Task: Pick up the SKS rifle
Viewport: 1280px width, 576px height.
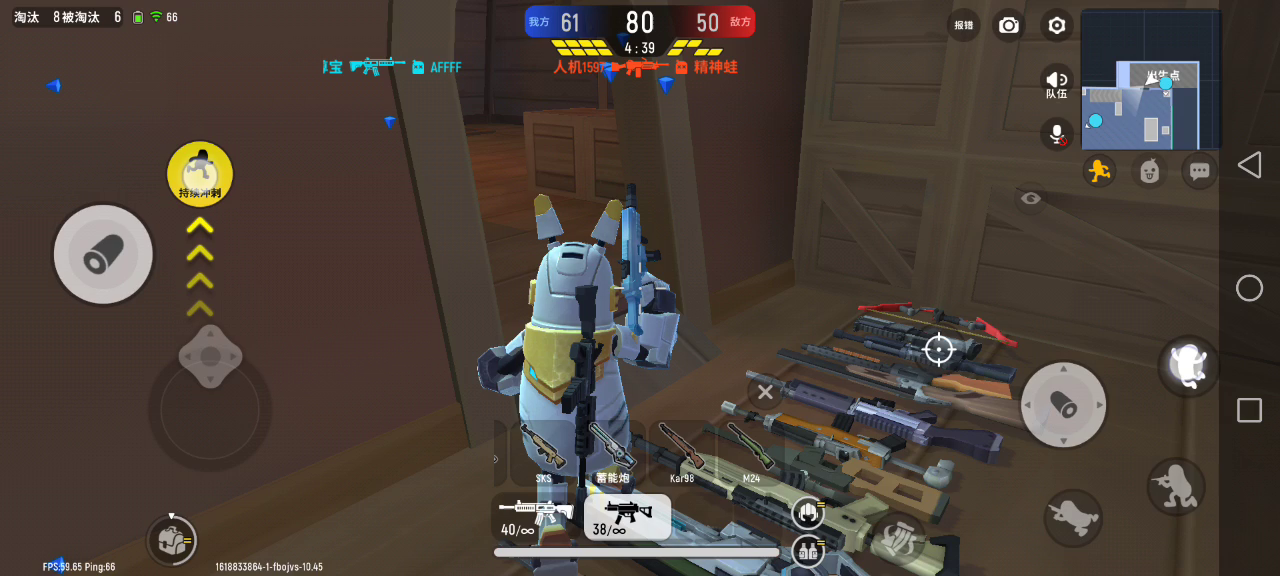Action: click(543, 452)
